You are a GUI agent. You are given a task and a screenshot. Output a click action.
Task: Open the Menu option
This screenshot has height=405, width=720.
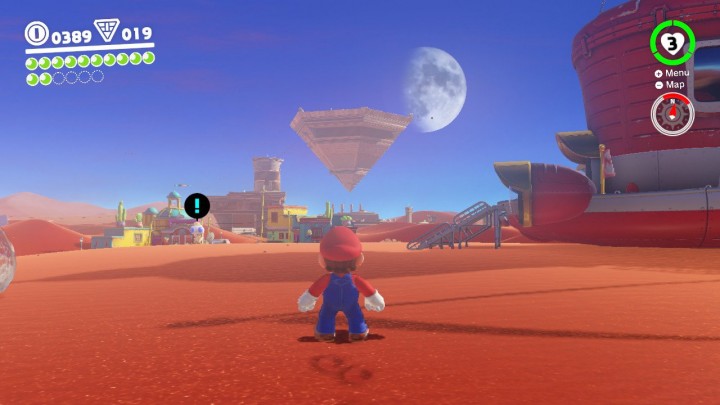coord(672,73)
